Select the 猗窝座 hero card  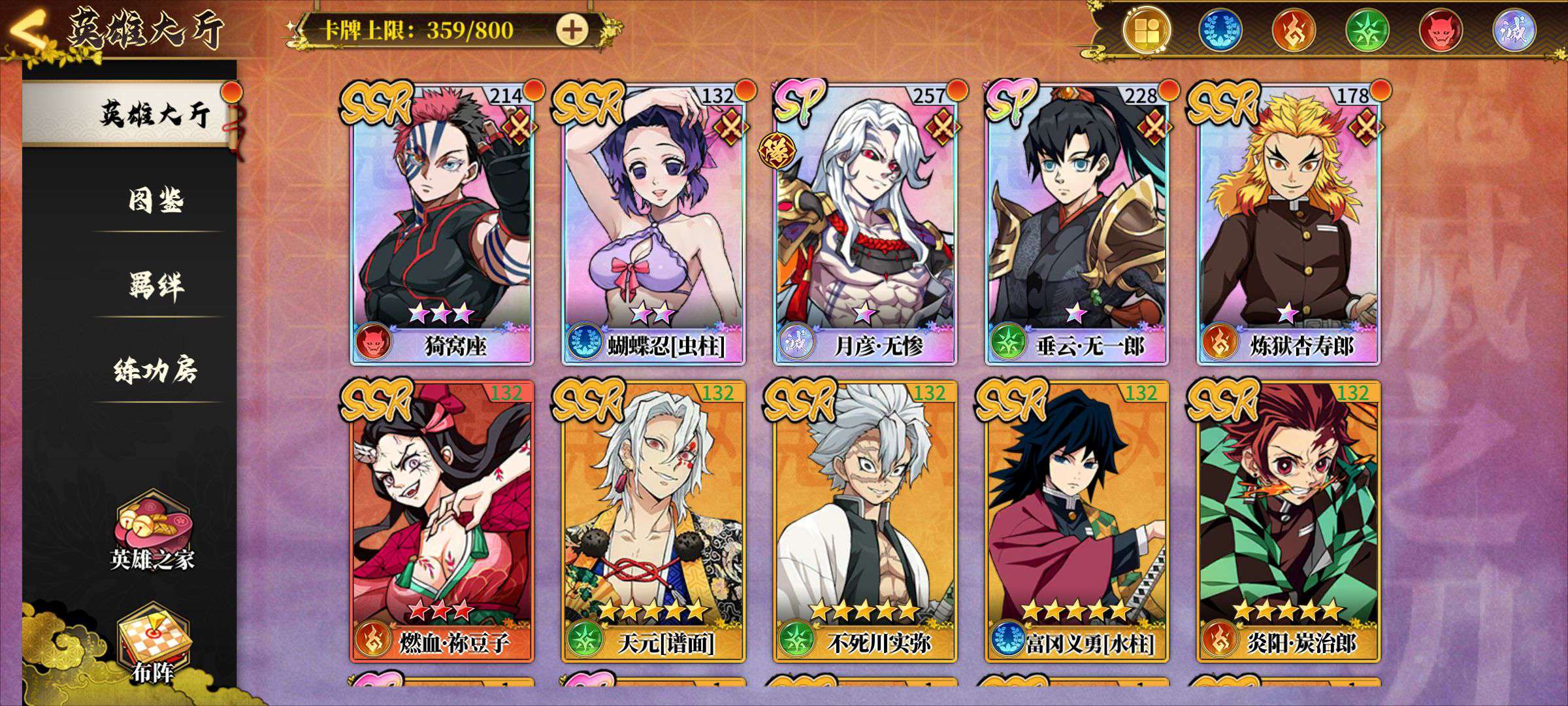442,222
